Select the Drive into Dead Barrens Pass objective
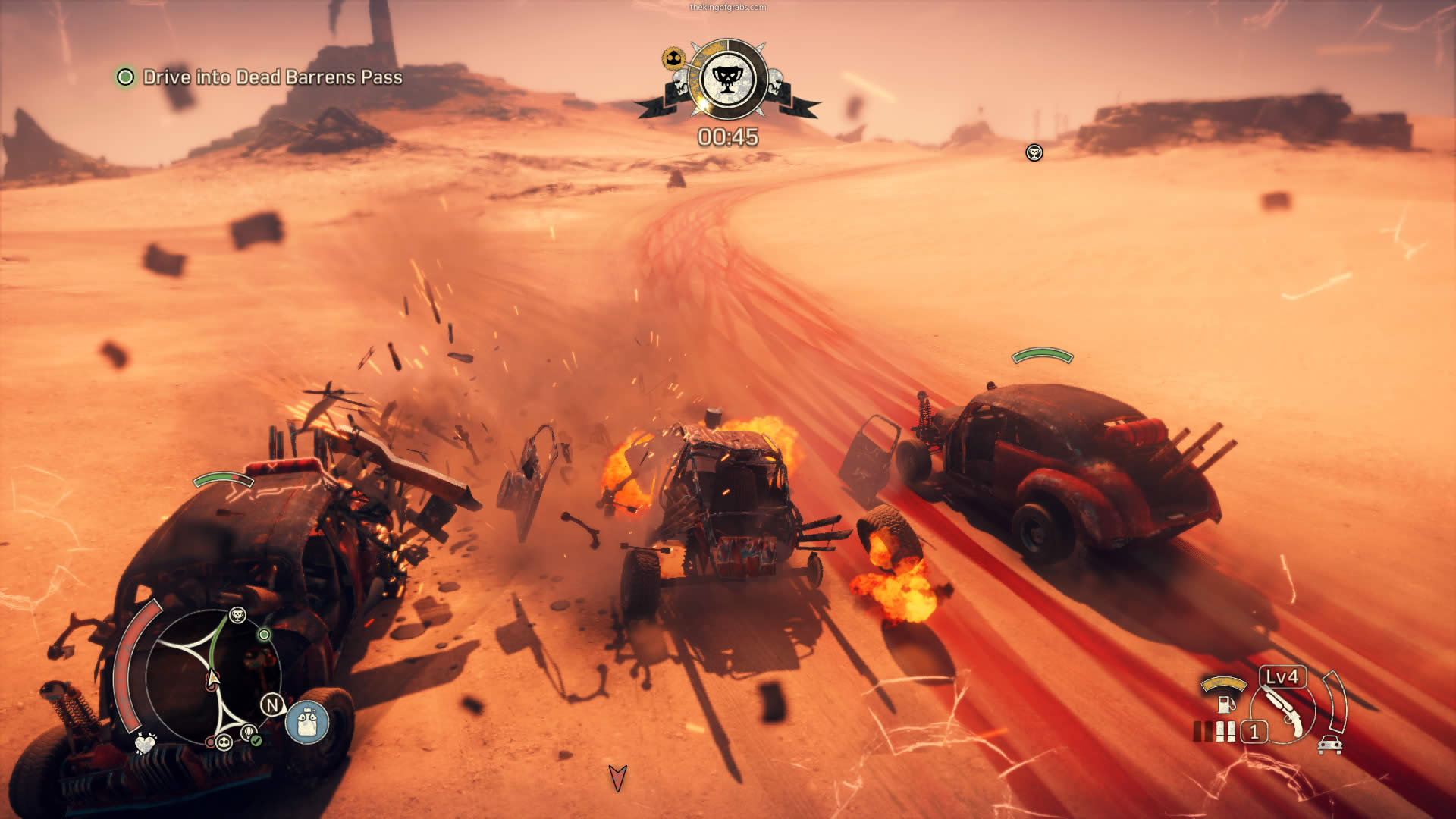Viewport: 1456px width, 819px height. 272,77
